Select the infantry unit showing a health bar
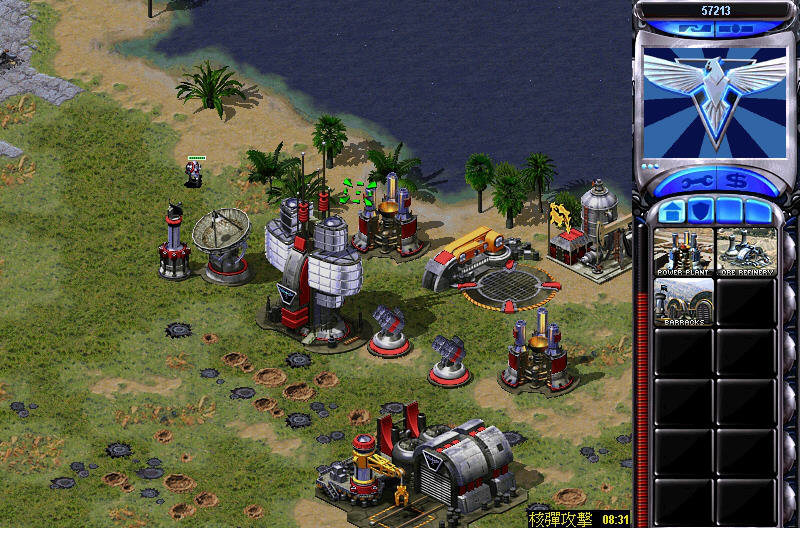Screen dimensions: 800x549 click(195, 173)
